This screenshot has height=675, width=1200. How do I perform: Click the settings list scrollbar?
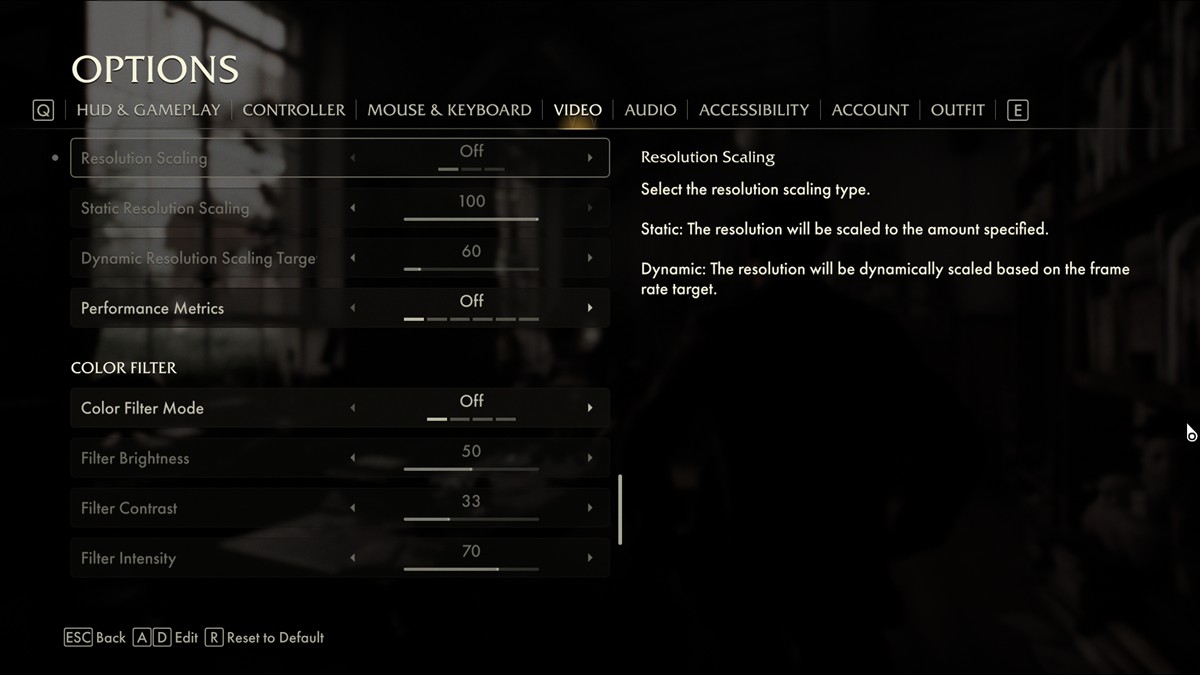[x=620, y=509]
